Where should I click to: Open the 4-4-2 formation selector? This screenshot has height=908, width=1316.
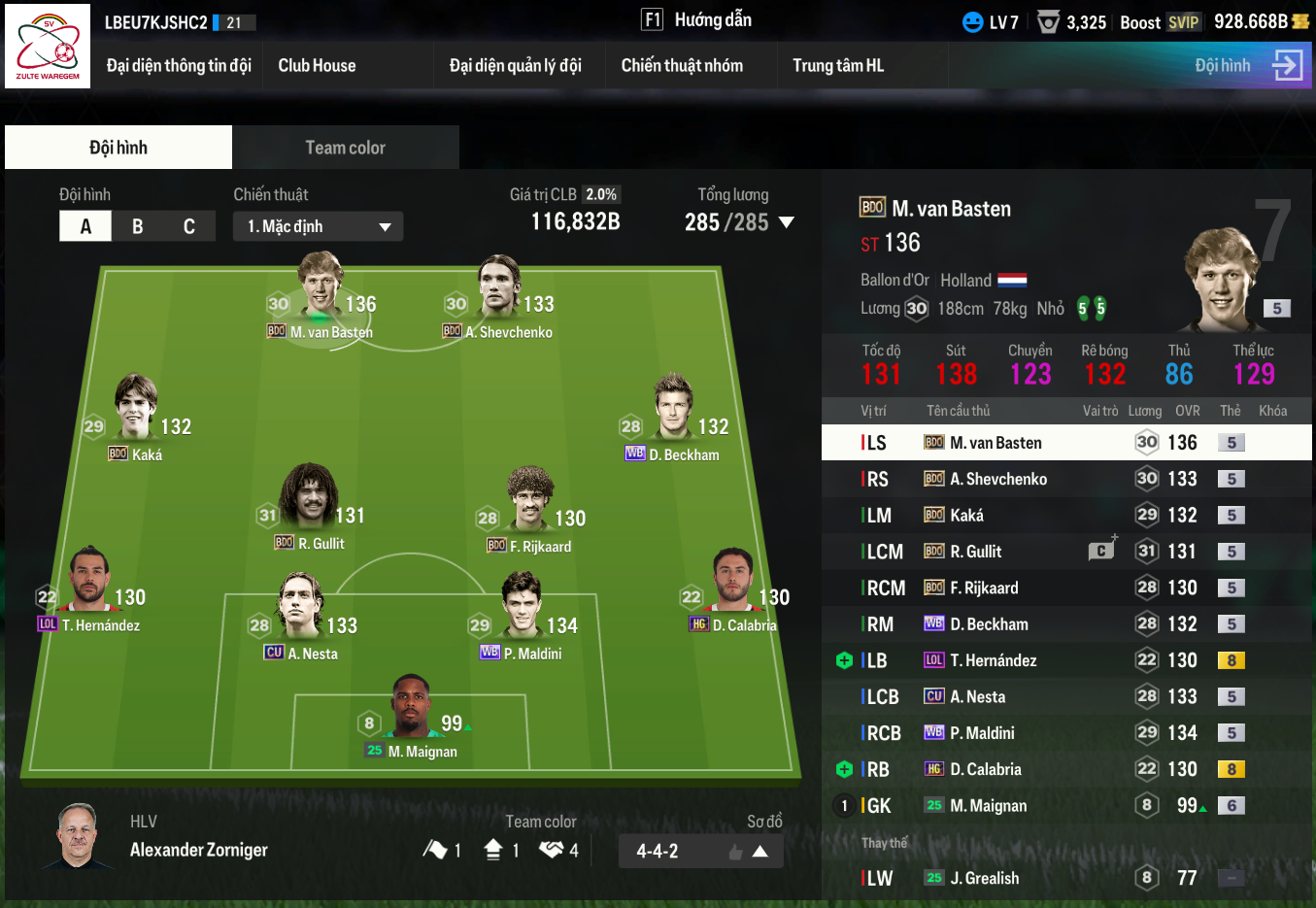click(700, 852)
